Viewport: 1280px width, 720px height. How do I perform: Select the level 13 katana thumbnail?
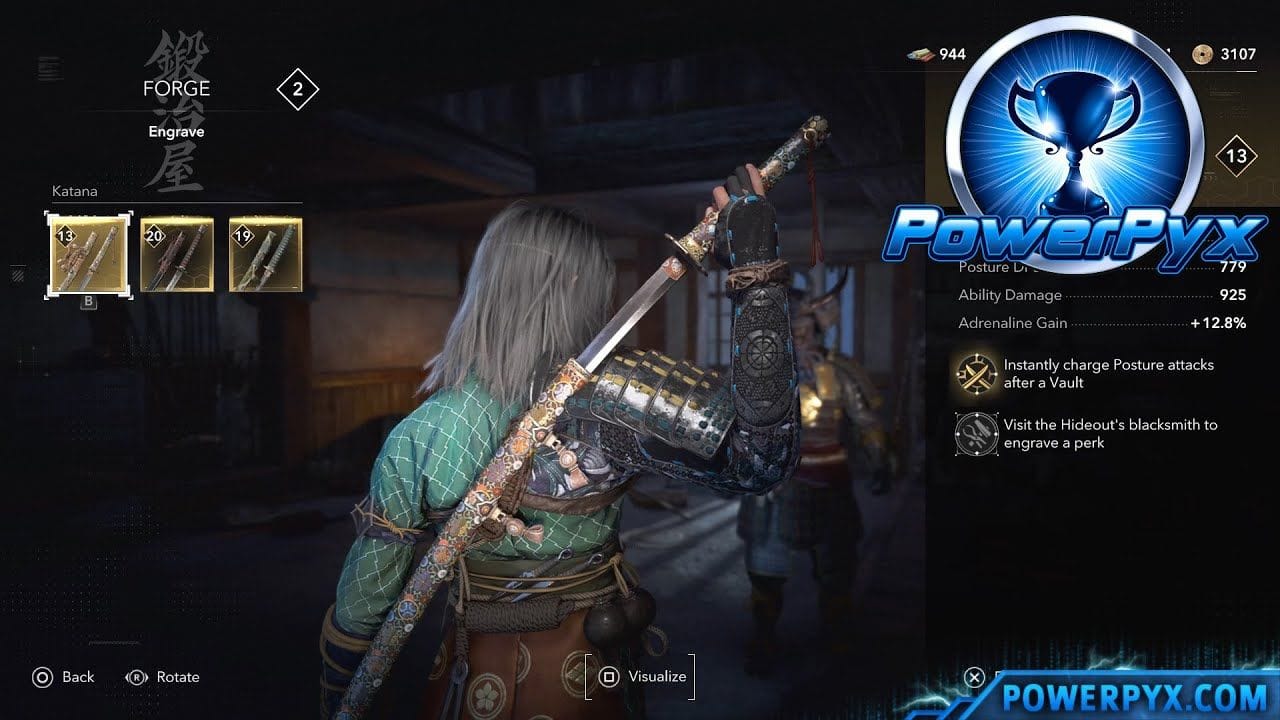[x=88, y=253]
